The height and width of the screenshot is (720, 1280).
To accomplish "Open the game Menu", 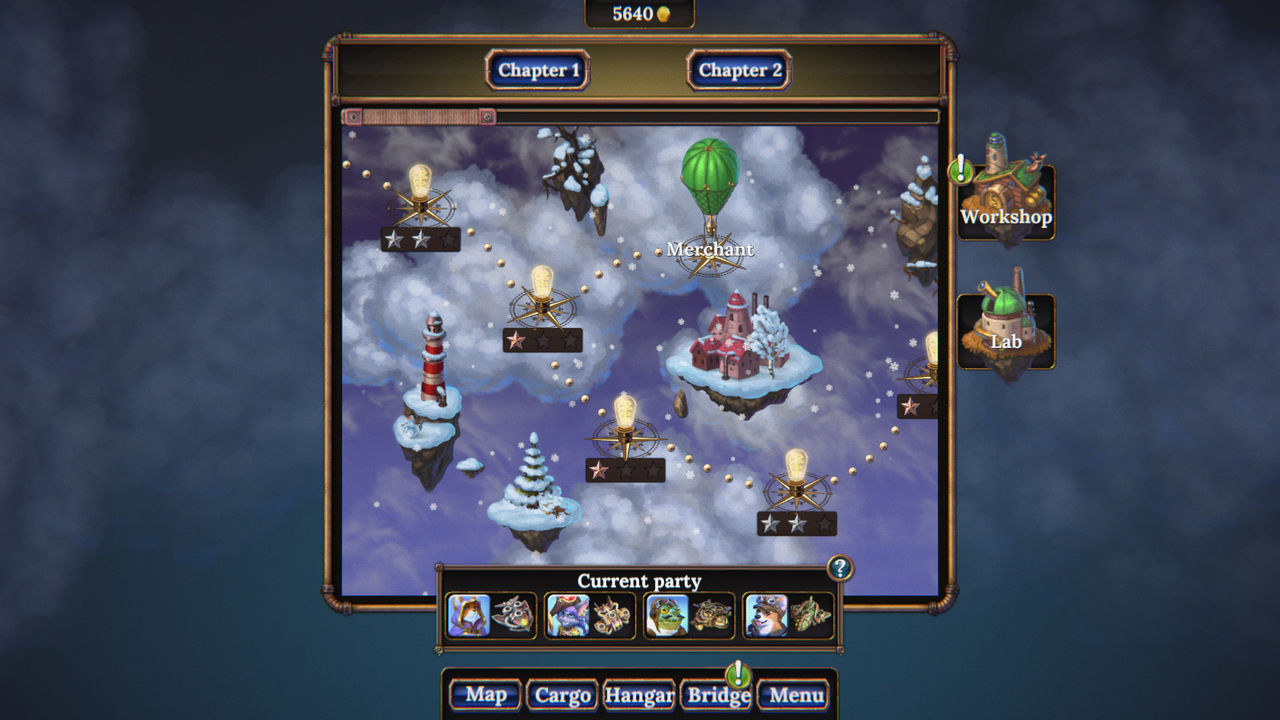I will click(797, 693).
